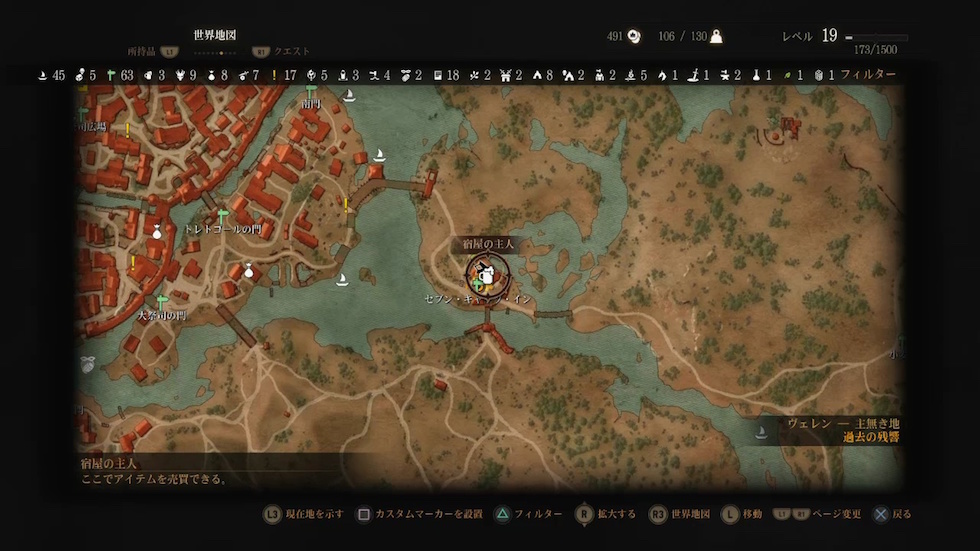The image size is (980, 551).
Task: Select the sack marker beside トレトゴールの門
Action: [248, 270]
